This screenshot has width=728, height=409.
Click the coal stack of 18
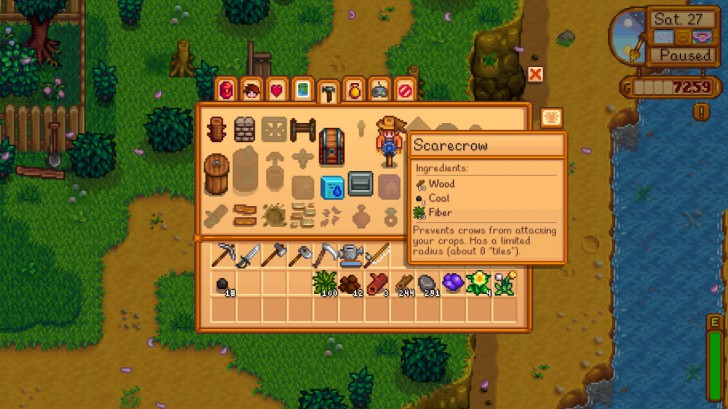tap(222, 285)
